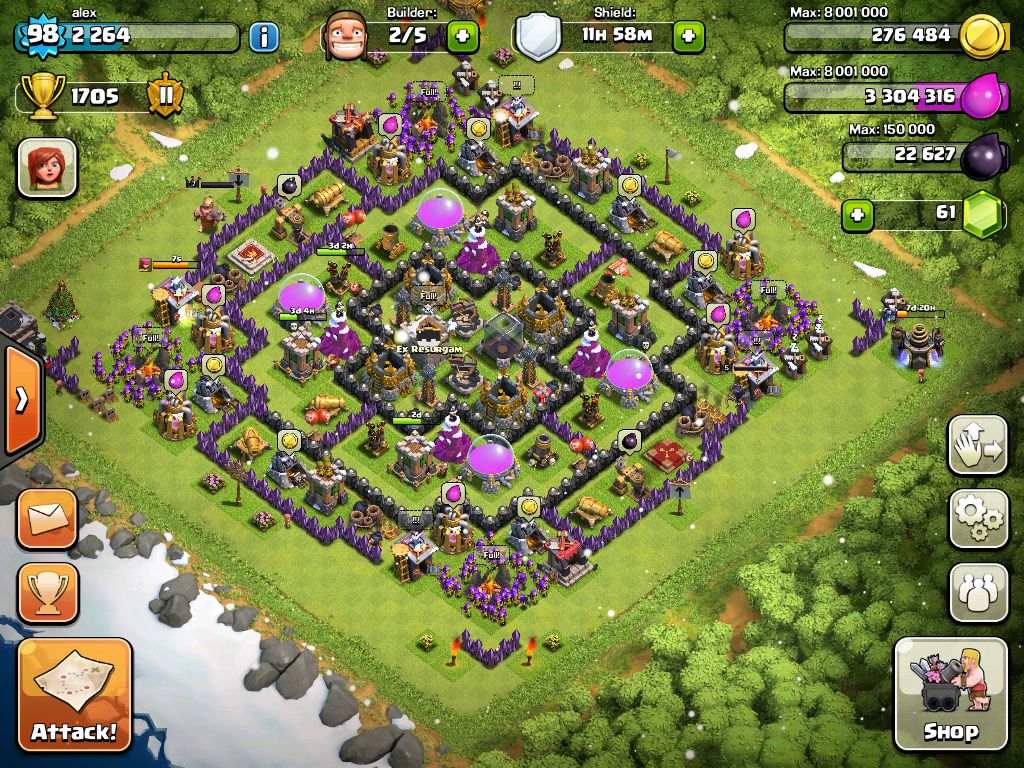Open the envelope messages inbox
The width and height of the screenshot is (1024, 768).
click(47, 519)
